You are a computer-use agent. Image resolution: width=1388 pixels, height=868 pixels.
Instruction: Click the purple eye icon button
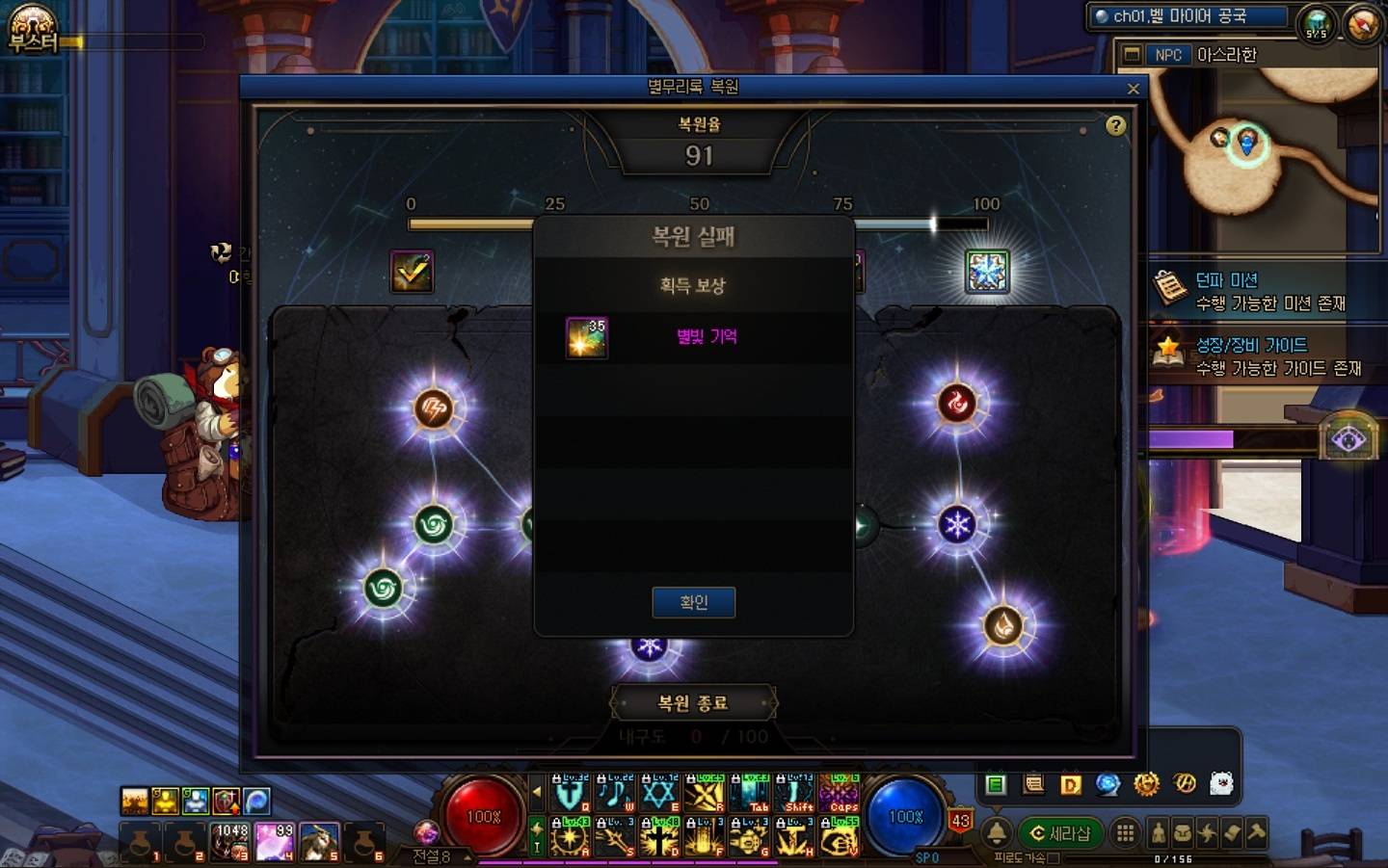pos(1348,440)
